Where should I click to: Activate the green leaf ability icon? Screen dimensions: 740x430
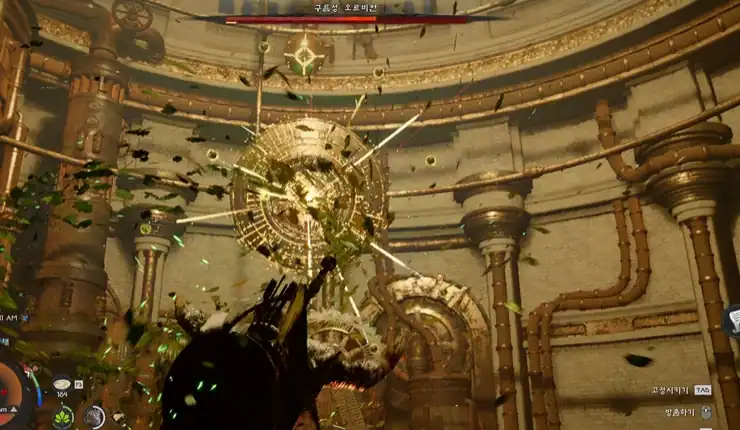tap(63, 416)
